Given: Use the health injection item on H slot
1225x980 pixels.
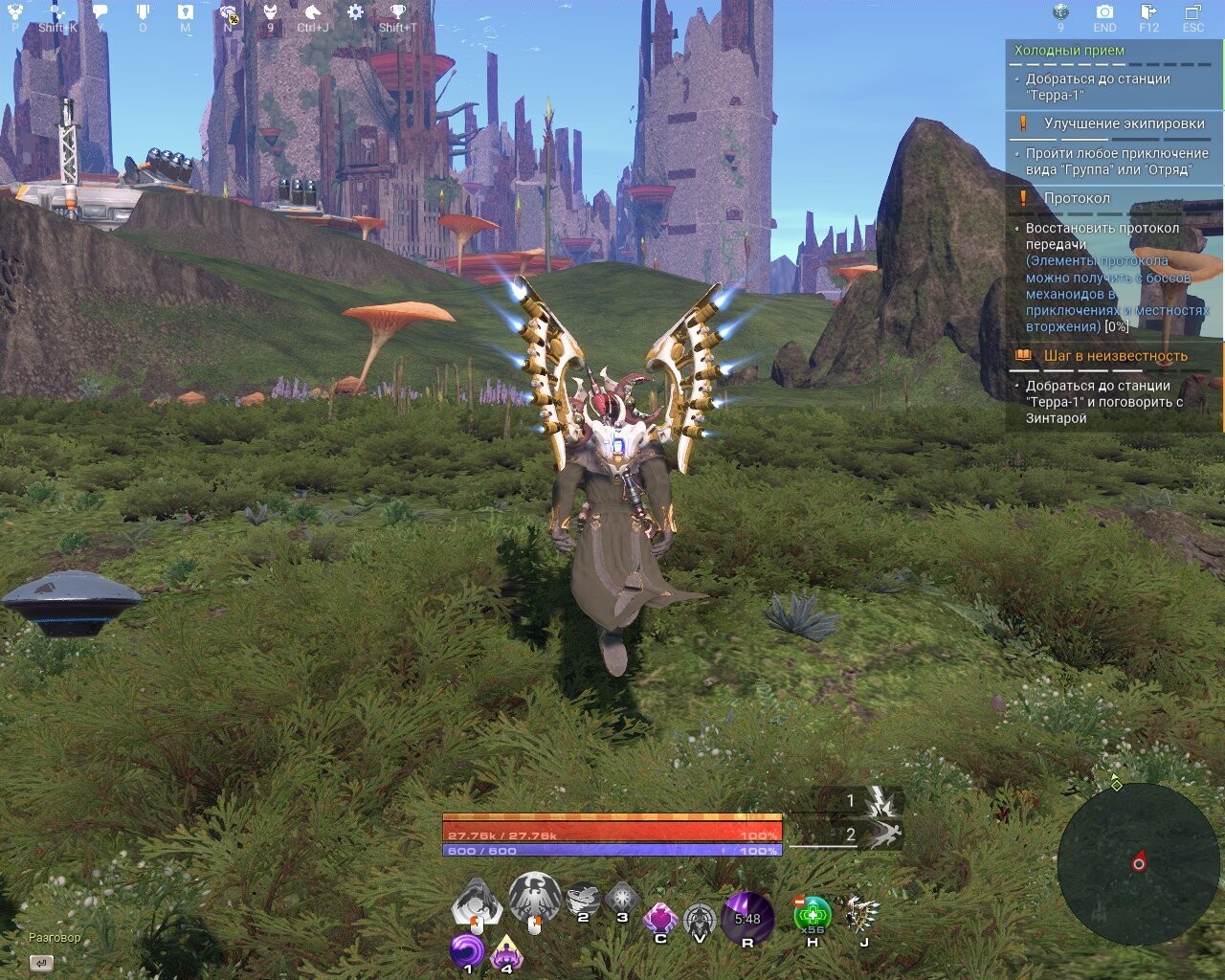Looking at the screenshot, I should [x=813, y=914].
